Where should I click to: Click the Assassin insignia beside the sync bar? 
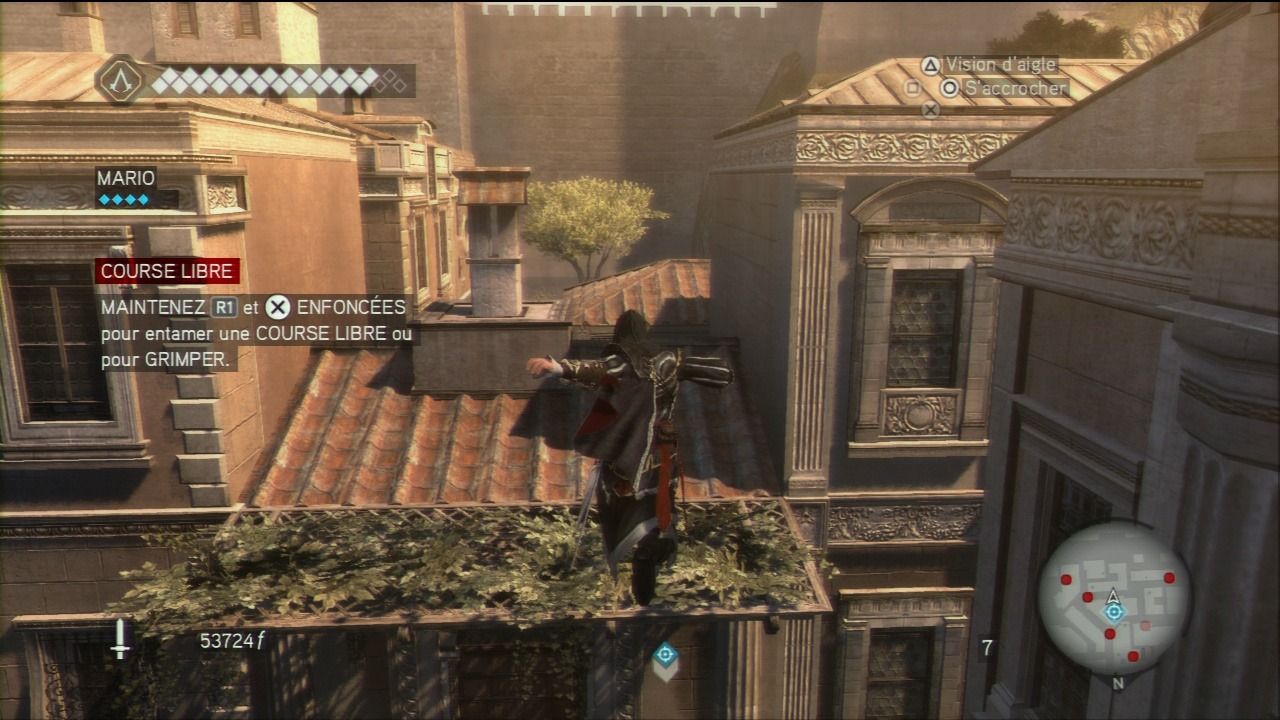click(121, 80)
